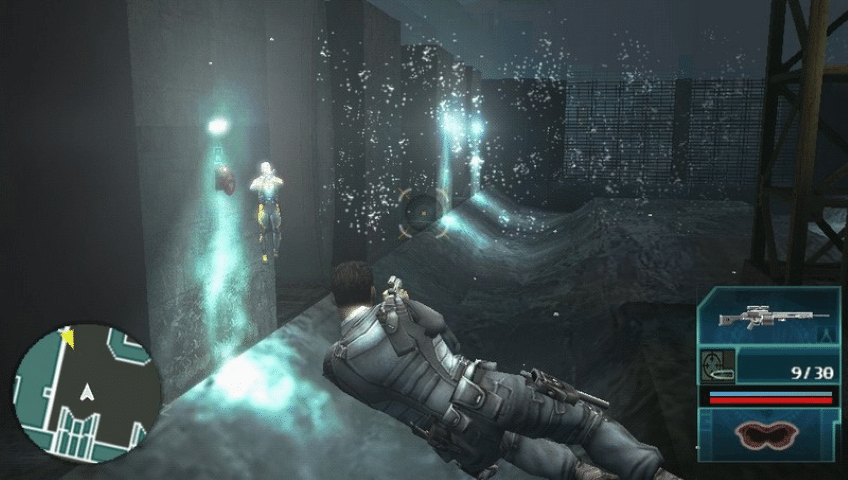The width and height of the screenshot is (848, 480).
Task: Open the circular minimap
Action: coord(86,389)
